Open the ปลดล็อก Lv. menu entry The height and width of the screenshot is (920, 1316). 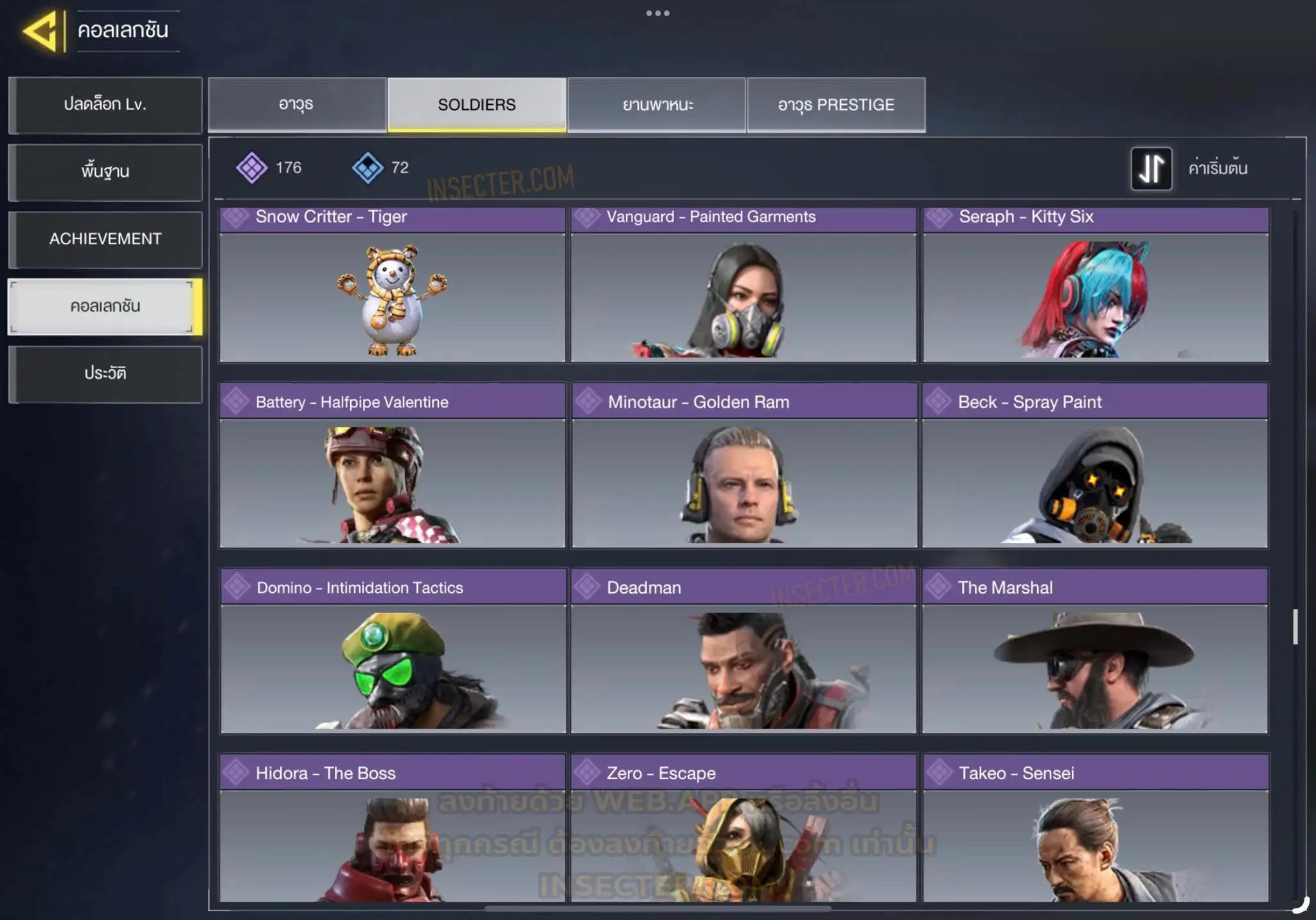(x=105, y=105)
